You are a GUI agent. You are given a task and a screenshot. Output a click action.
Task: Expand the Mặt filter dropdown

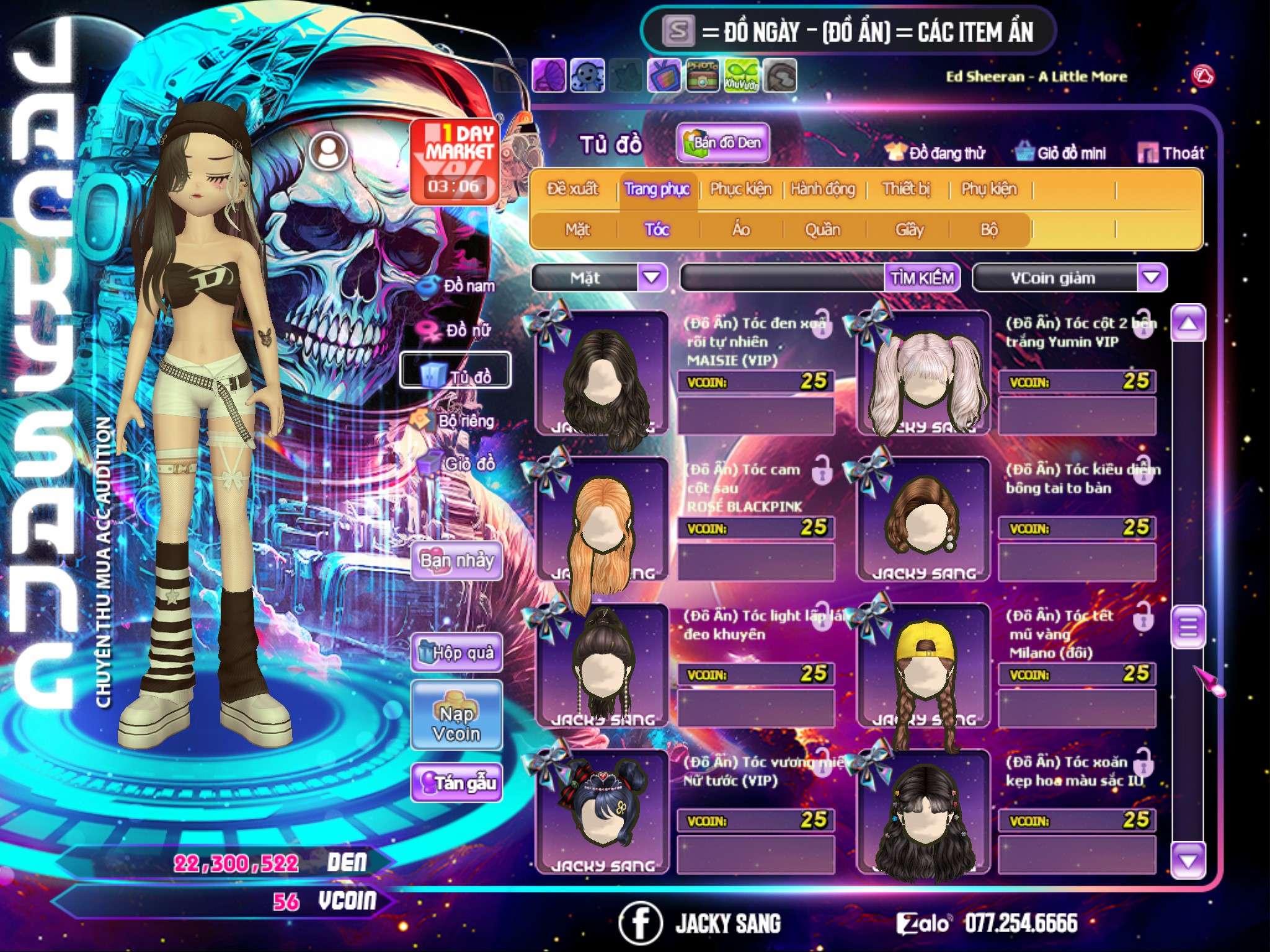[652, 278]
